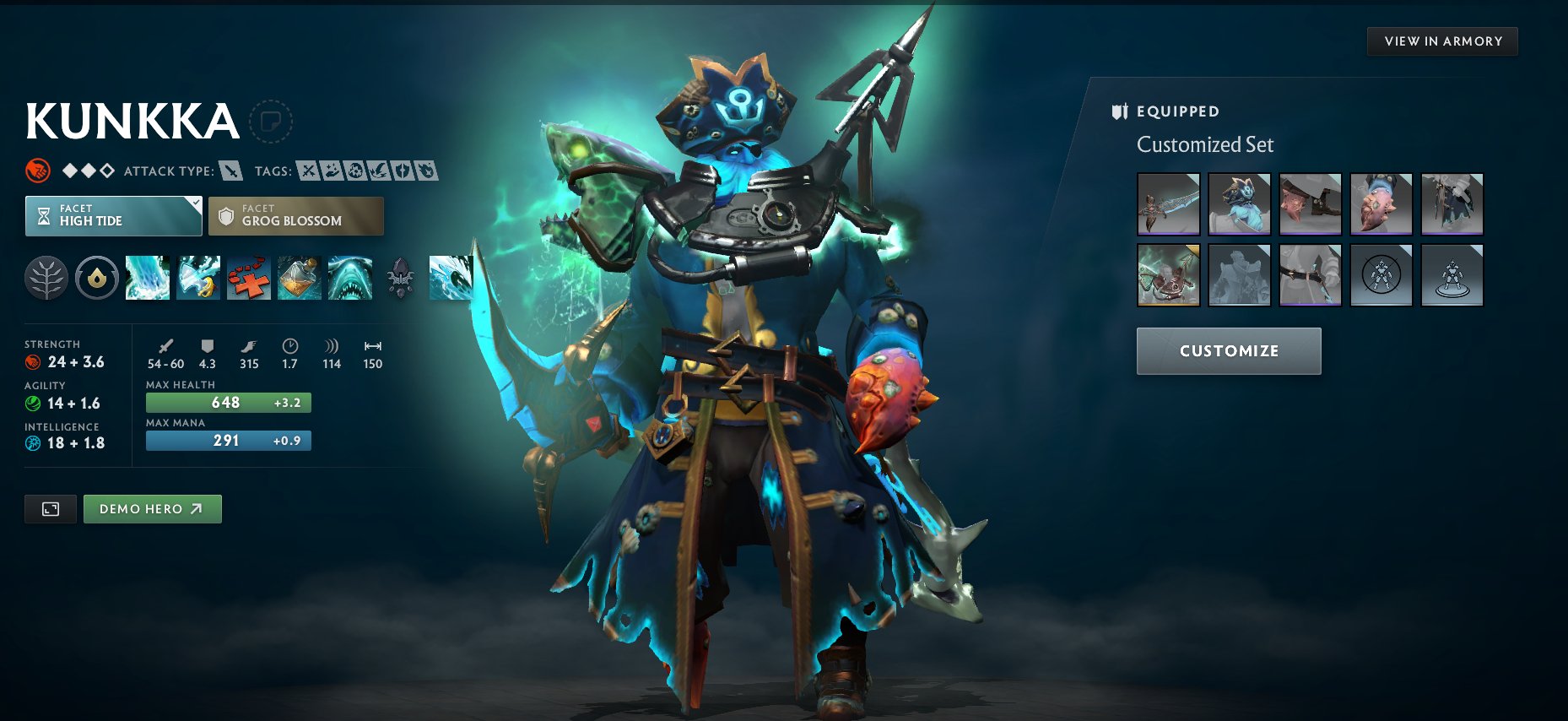Click the X Marks the Spot ability

247,279
